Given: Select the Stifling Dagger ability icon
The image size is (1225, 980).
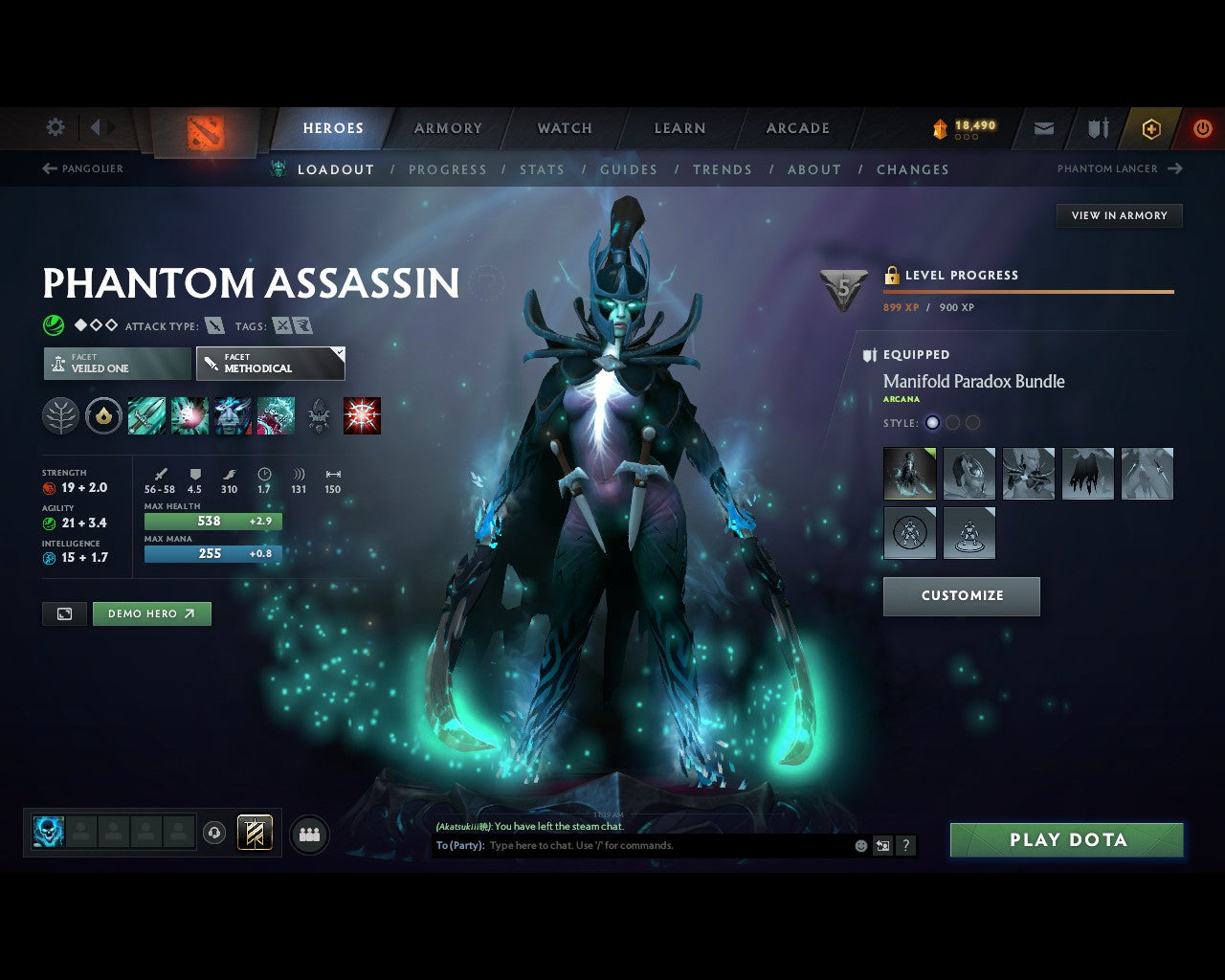Looking at the screenshot, I should point(146,415).
